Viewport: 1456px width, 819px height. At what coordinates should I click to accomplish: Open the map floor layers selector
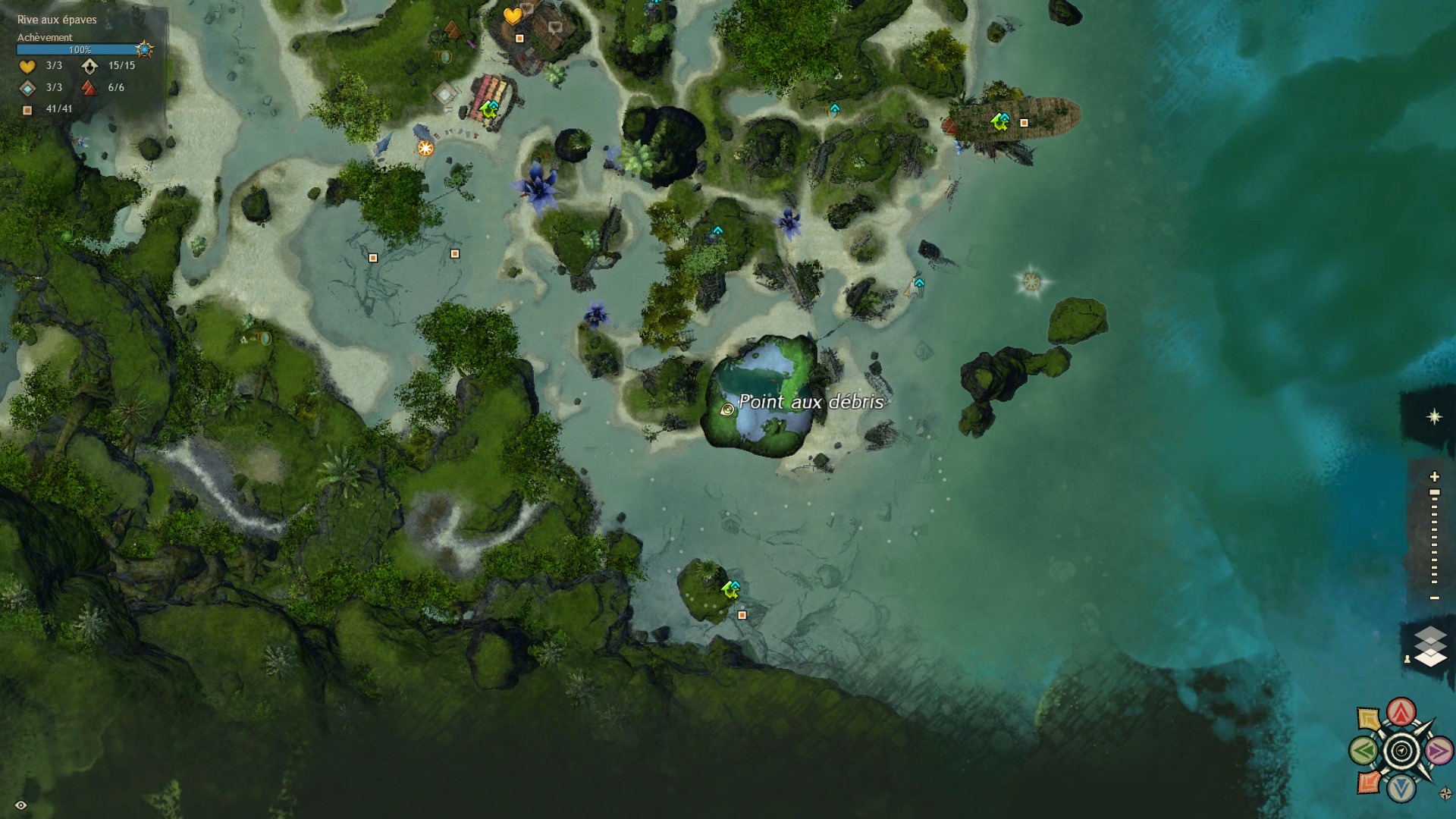1430,646
